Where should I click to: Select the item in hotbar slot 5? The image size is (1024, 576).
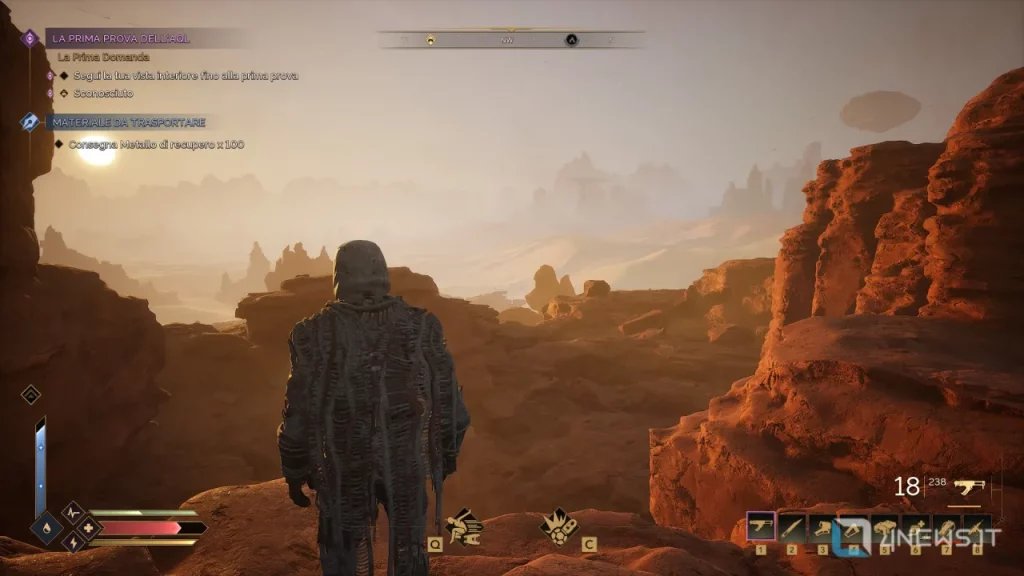(x=885, y=527)
